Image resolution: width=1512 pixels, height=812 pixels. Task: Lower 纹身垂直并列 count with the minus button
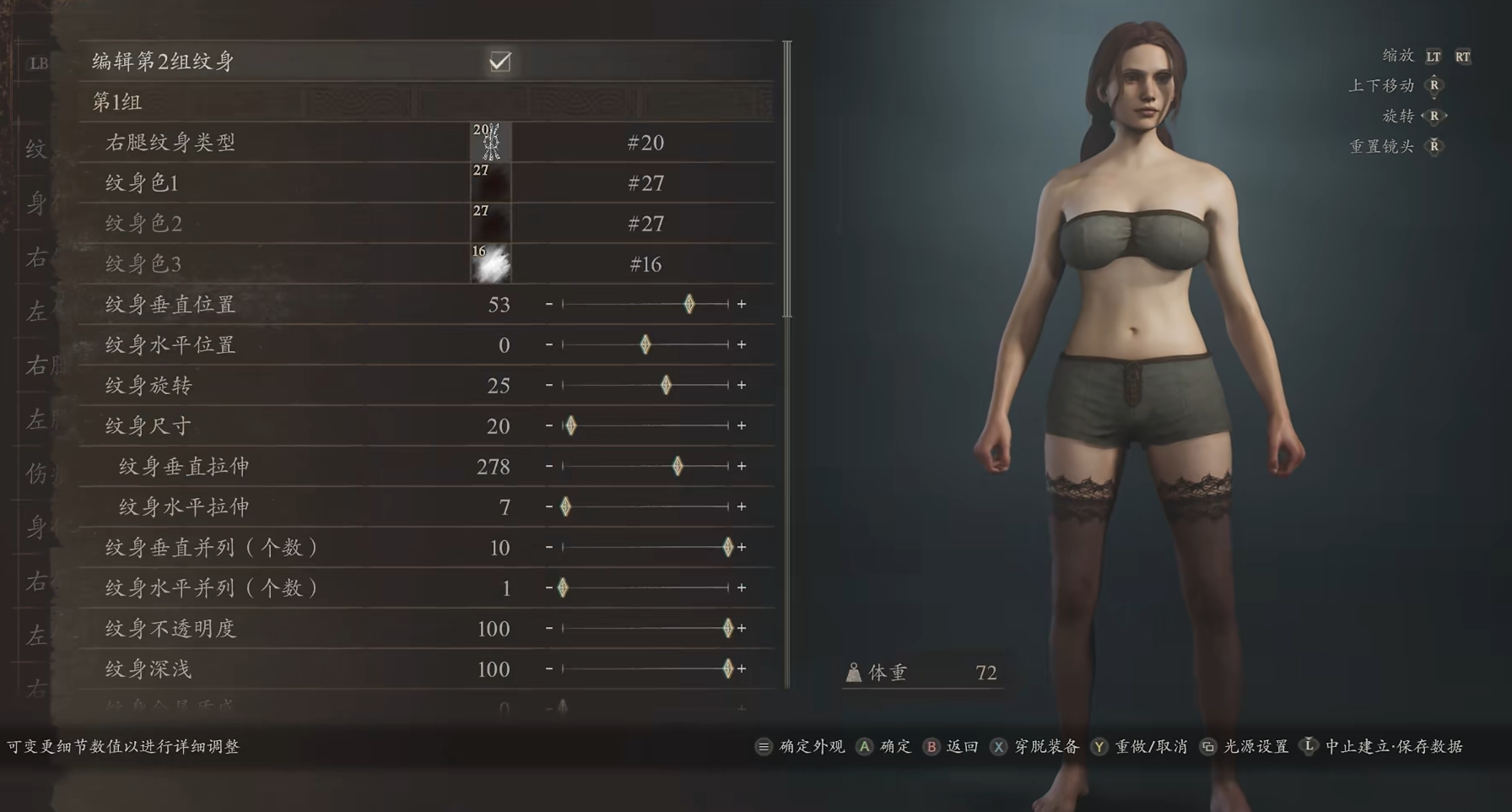tap(549, 547)
